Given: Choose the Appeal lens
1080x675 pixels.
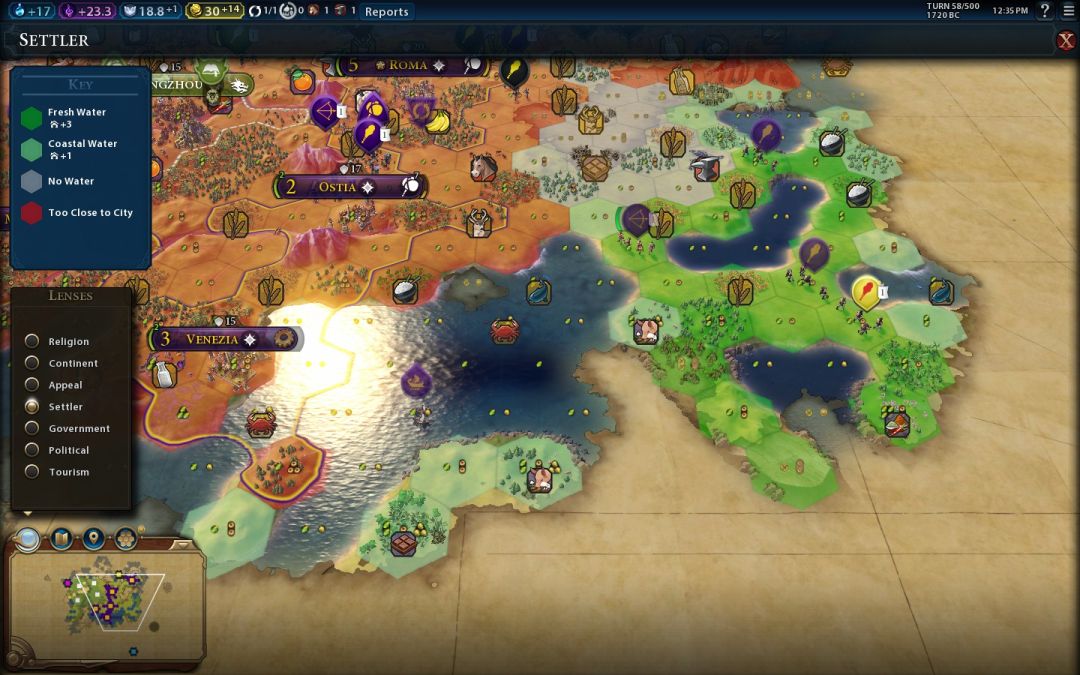Looking at the screenshot, I should 33,385.
